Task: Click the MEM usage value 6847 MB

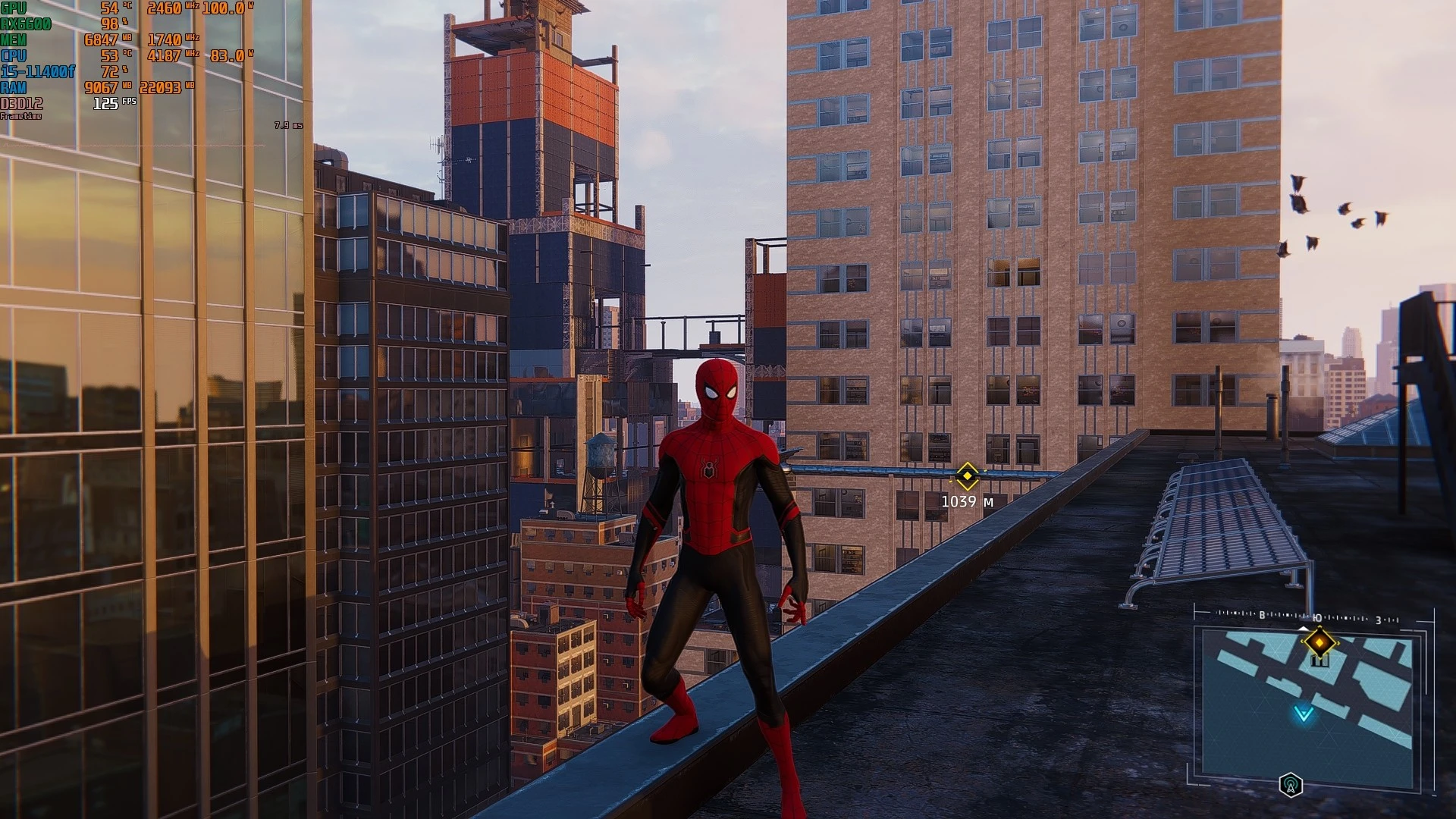Action: click(x=101, y=39)
